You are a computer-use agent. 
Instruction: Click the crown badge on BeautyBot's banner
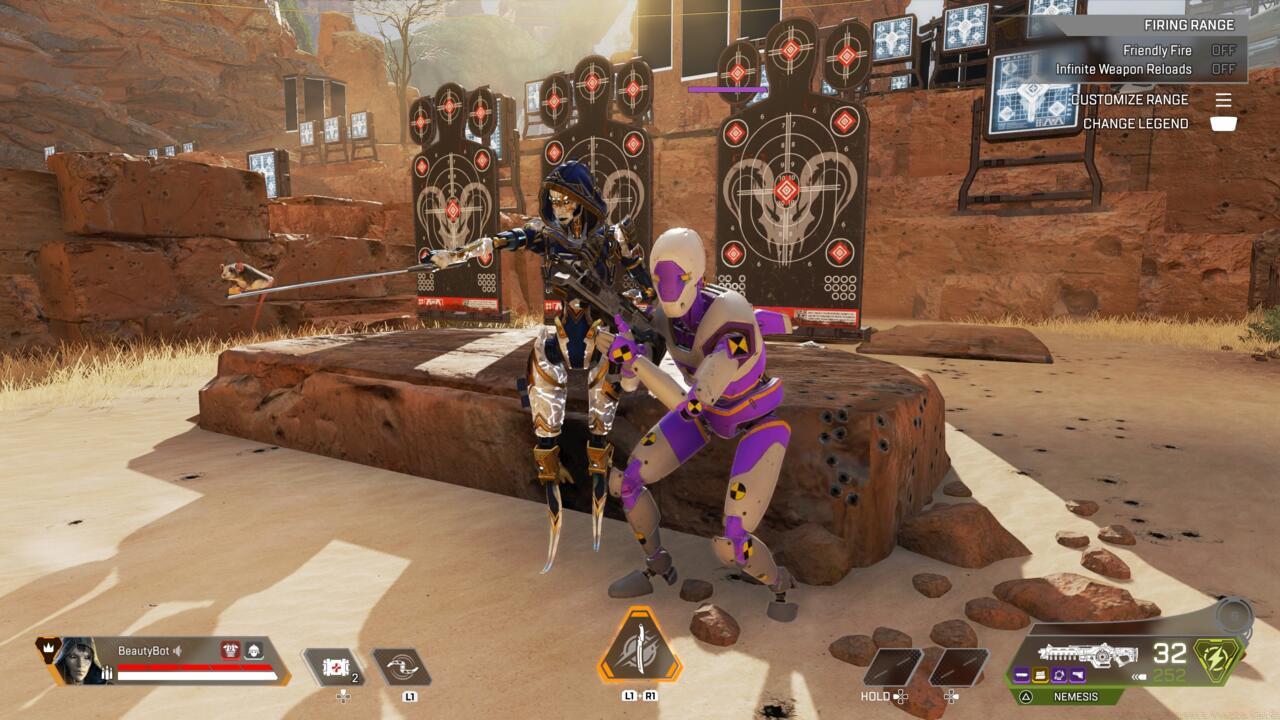(47, 647)
